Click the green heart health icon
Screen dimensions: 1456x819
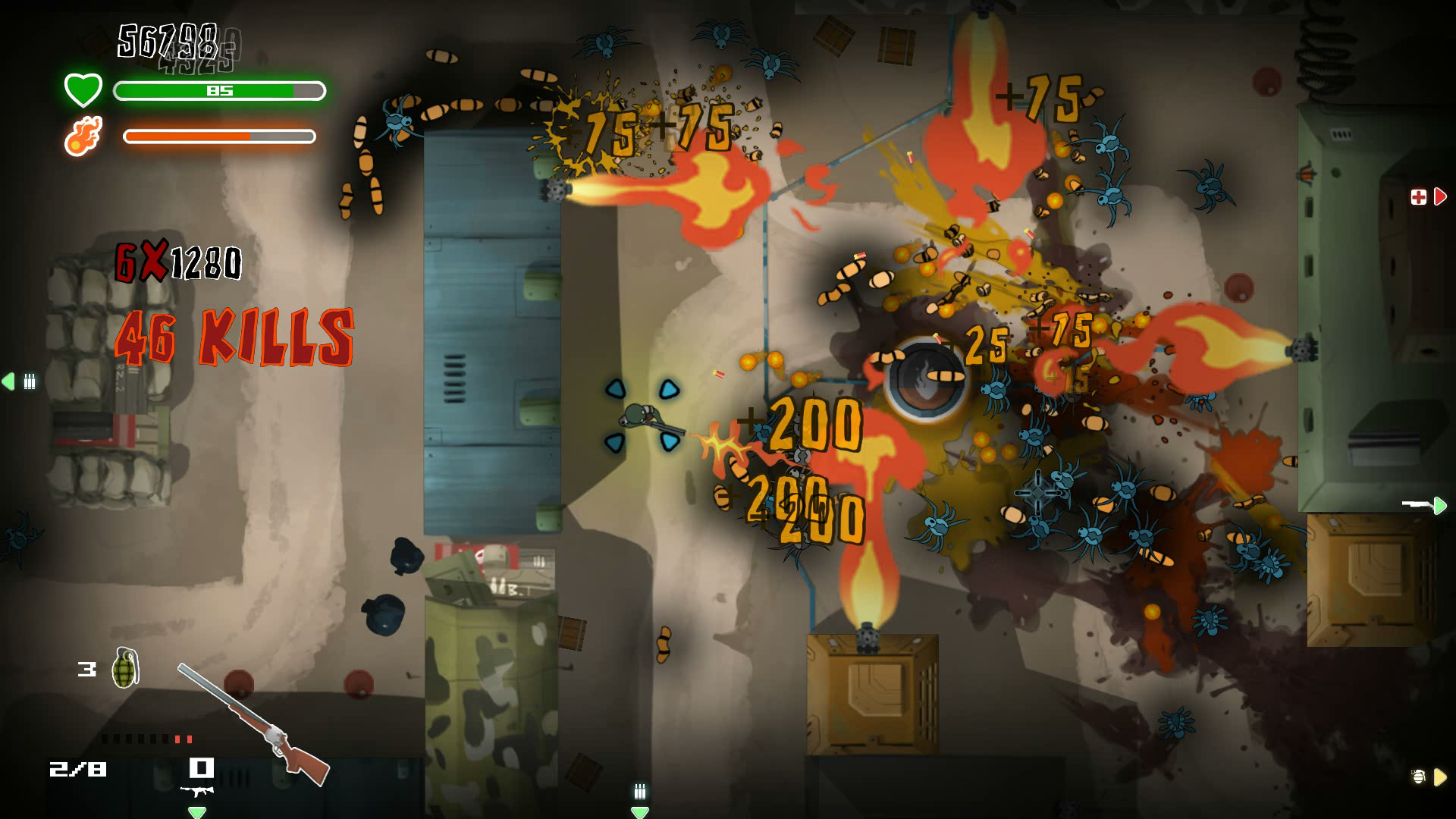tap(82, 89)
